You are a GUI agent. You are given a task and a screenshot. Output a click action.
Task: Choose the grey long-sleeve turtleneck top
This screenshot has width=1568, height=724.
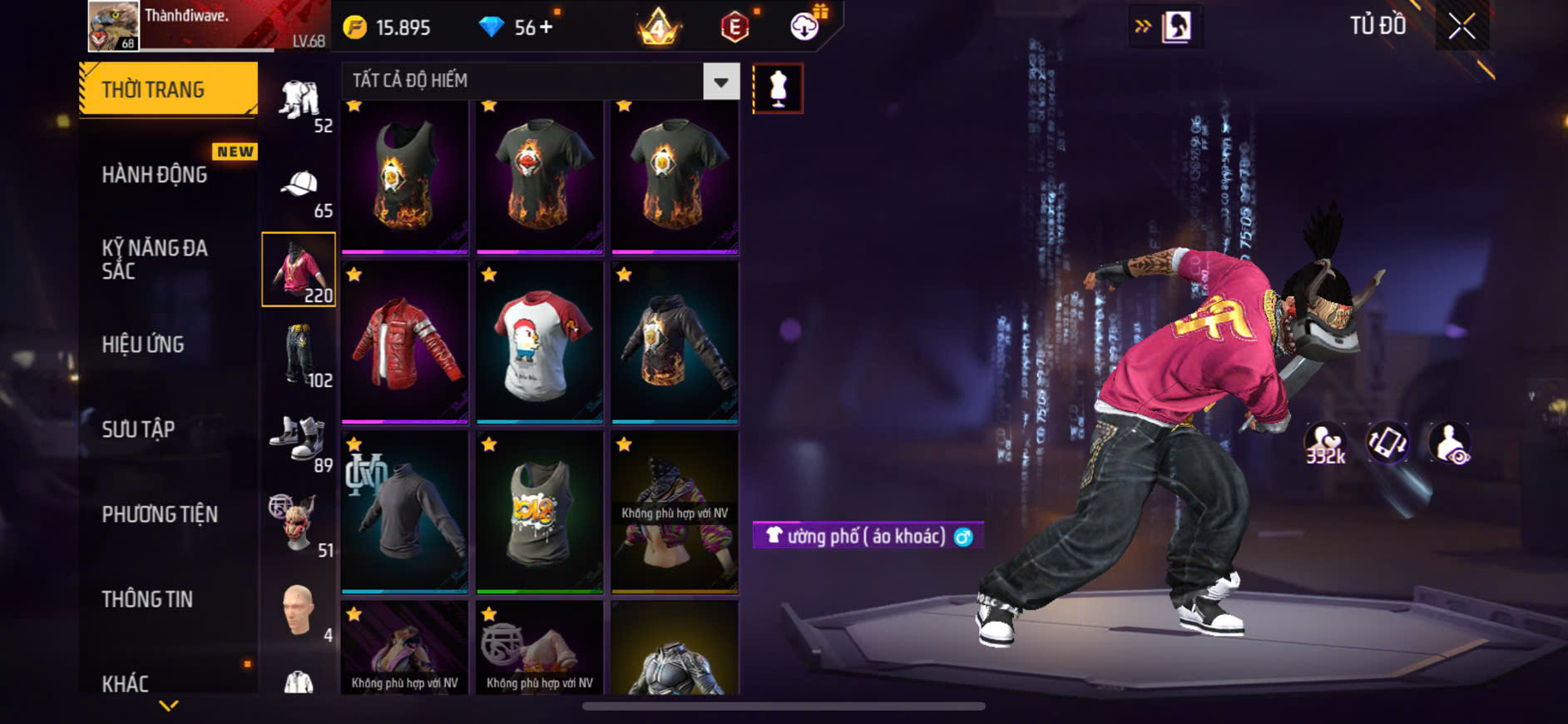[405, 513]
